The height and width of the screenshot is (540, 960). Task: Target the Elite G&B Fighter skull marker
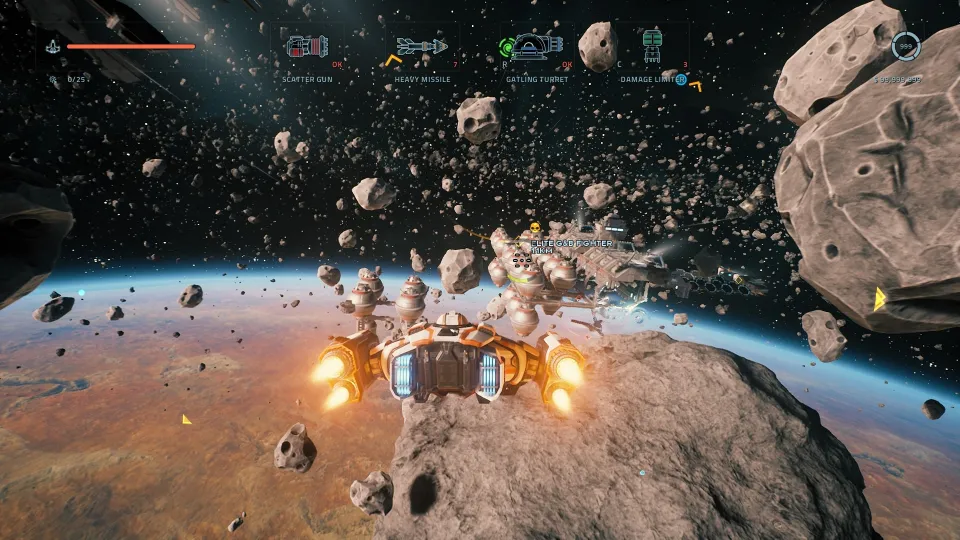point(535,229)
